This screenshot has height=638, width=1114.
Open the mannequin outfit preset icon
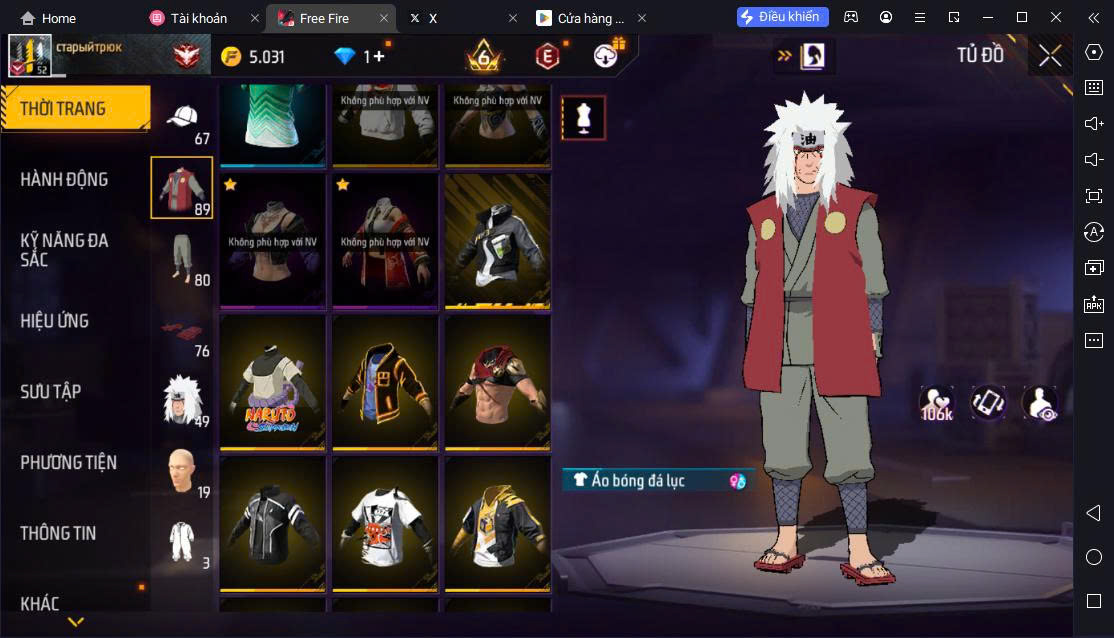tap(583, 118)
